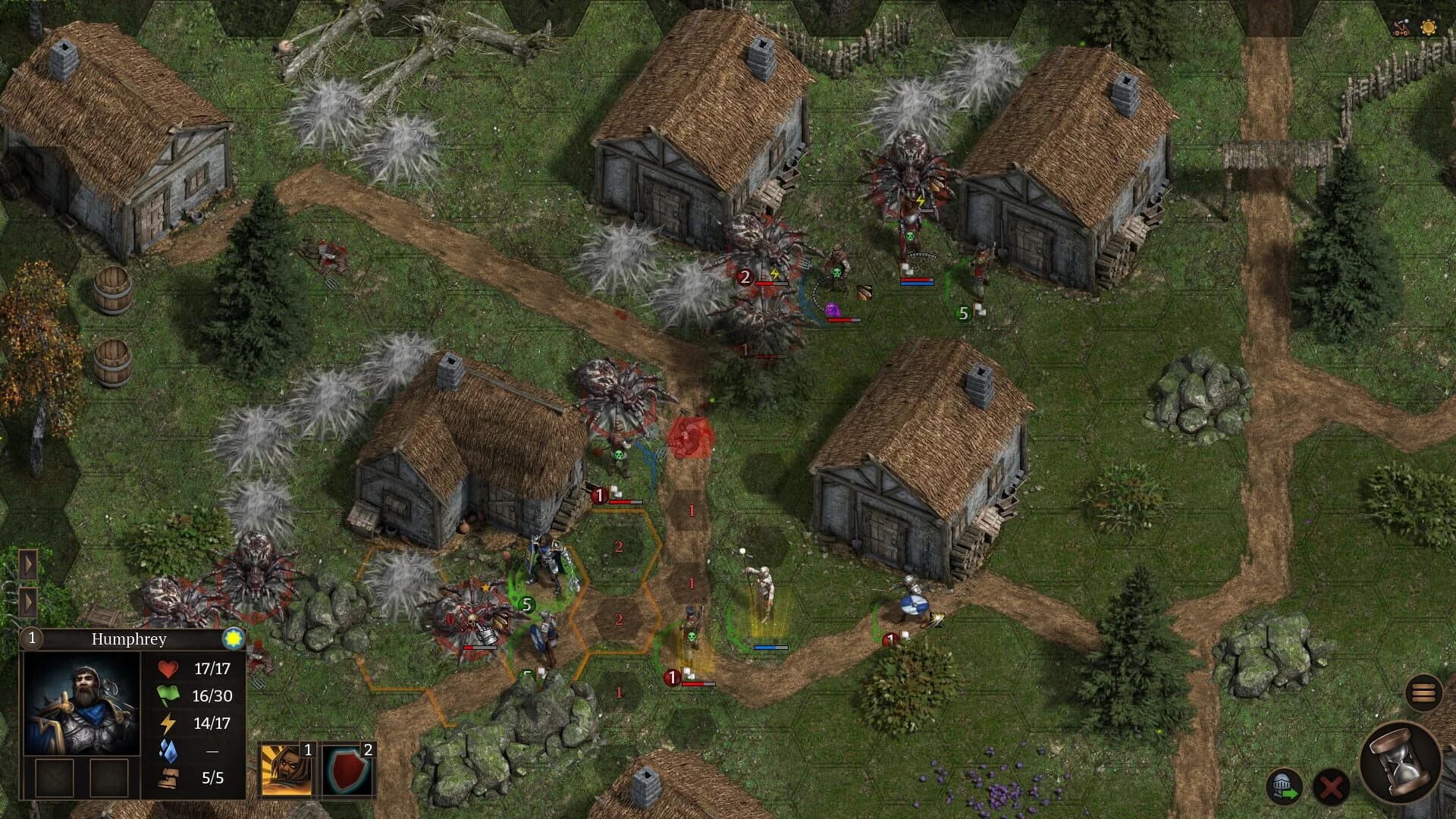This screenshot has height=819, width=1456.
Task: Select the Humphrey name header
Action: tap(129, 639)
